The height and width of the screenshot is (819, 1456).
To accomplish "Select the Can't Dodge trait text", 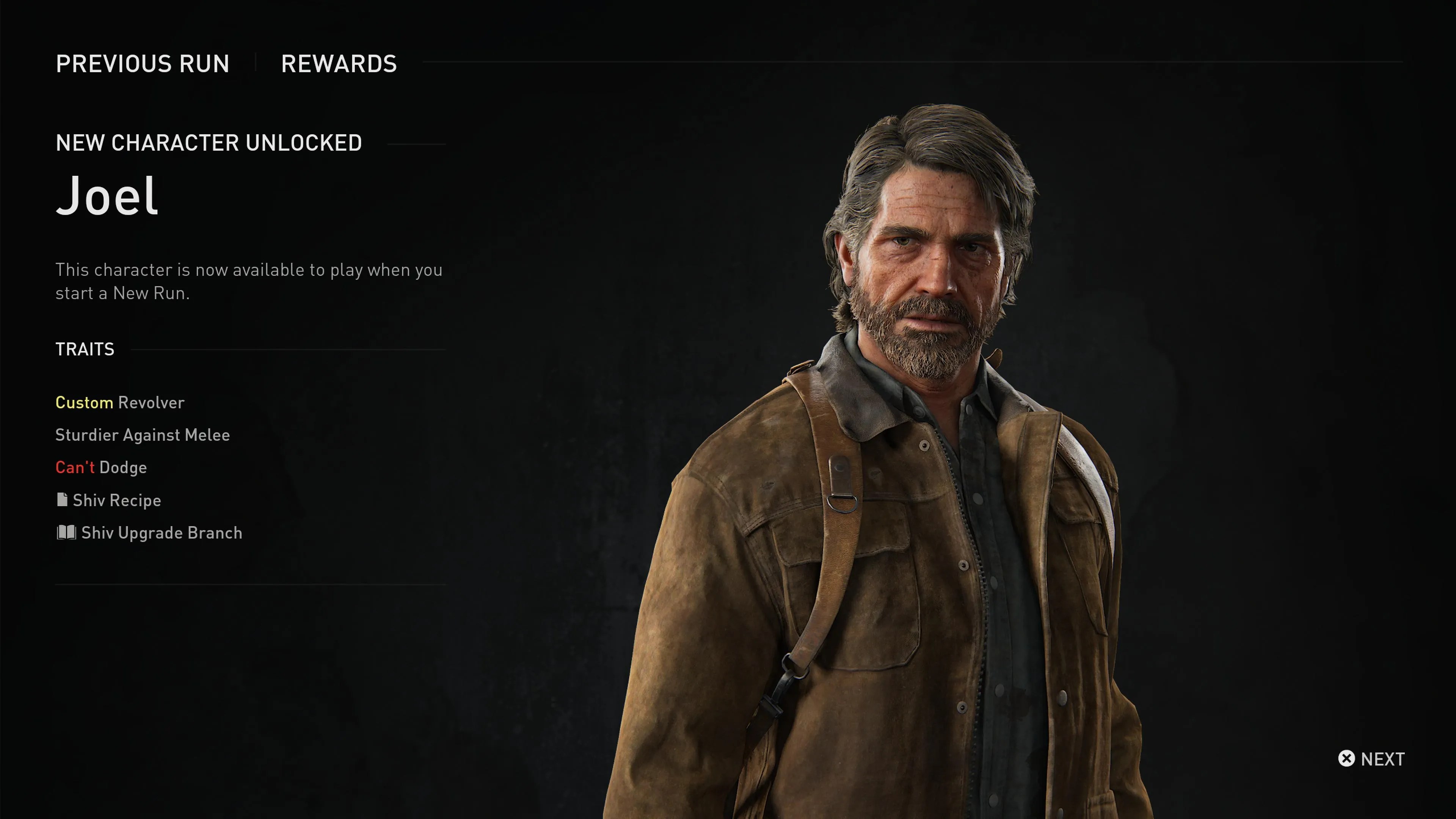I will pos(100,467).
